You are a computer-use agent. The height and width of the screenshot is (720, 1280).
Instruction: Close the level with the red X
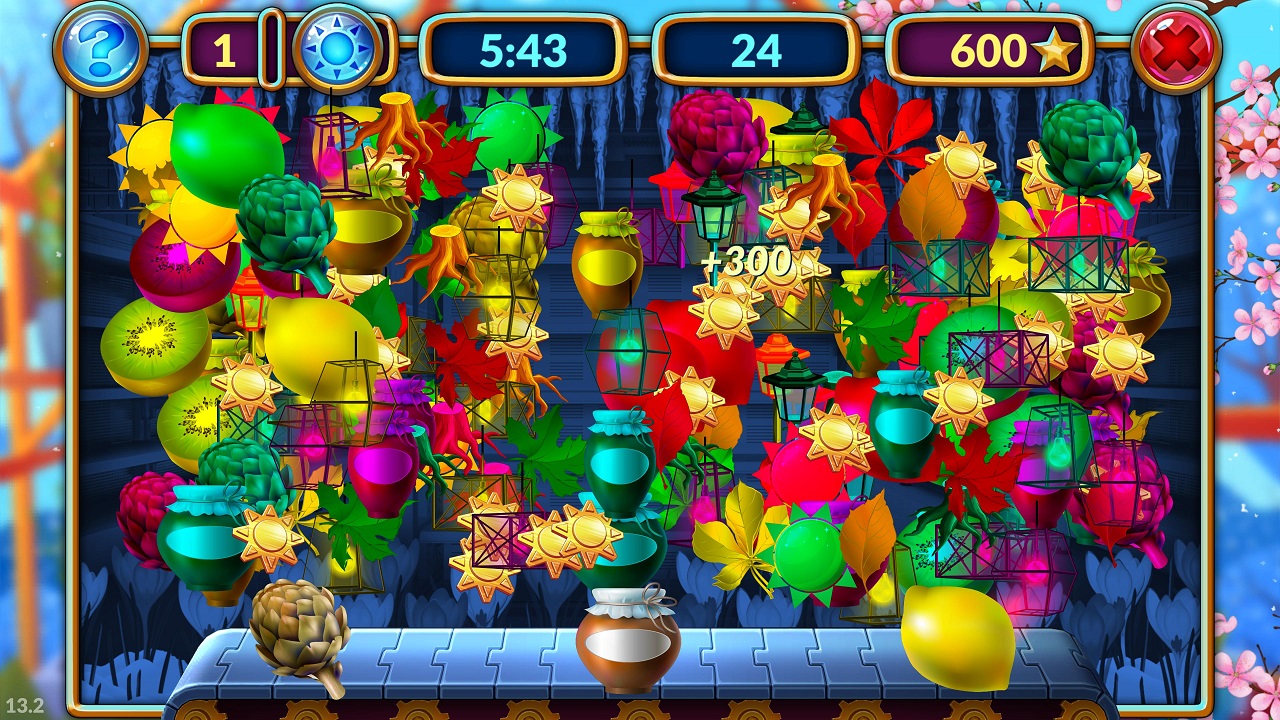pyautogui.click(x=1176, y=49)
